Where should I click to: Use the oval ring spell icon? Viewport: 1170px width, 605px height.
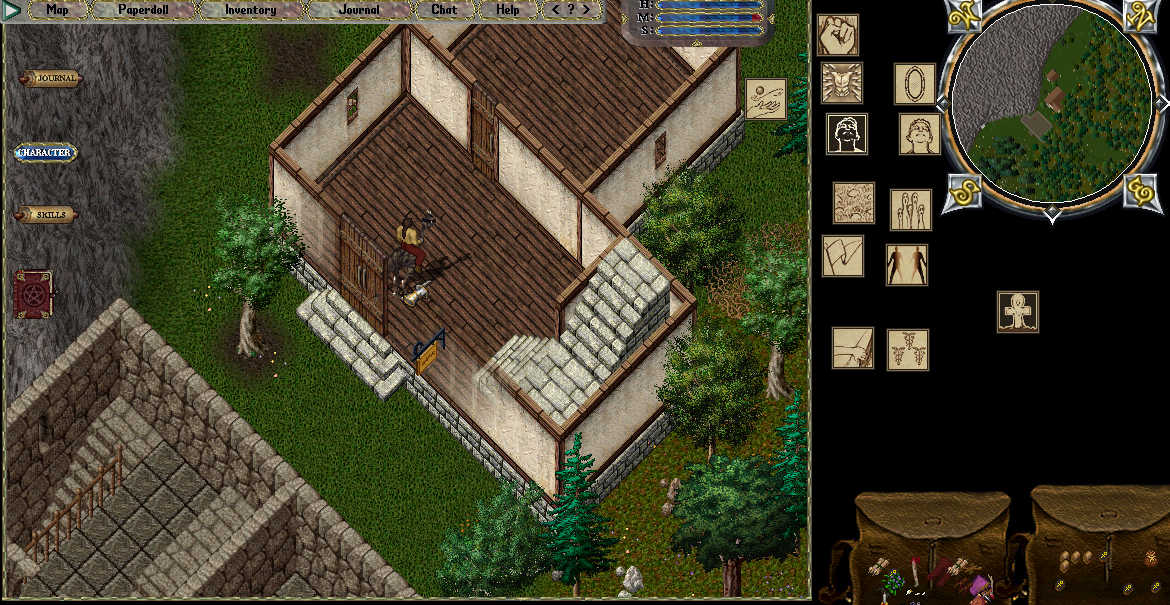(915, 84)
